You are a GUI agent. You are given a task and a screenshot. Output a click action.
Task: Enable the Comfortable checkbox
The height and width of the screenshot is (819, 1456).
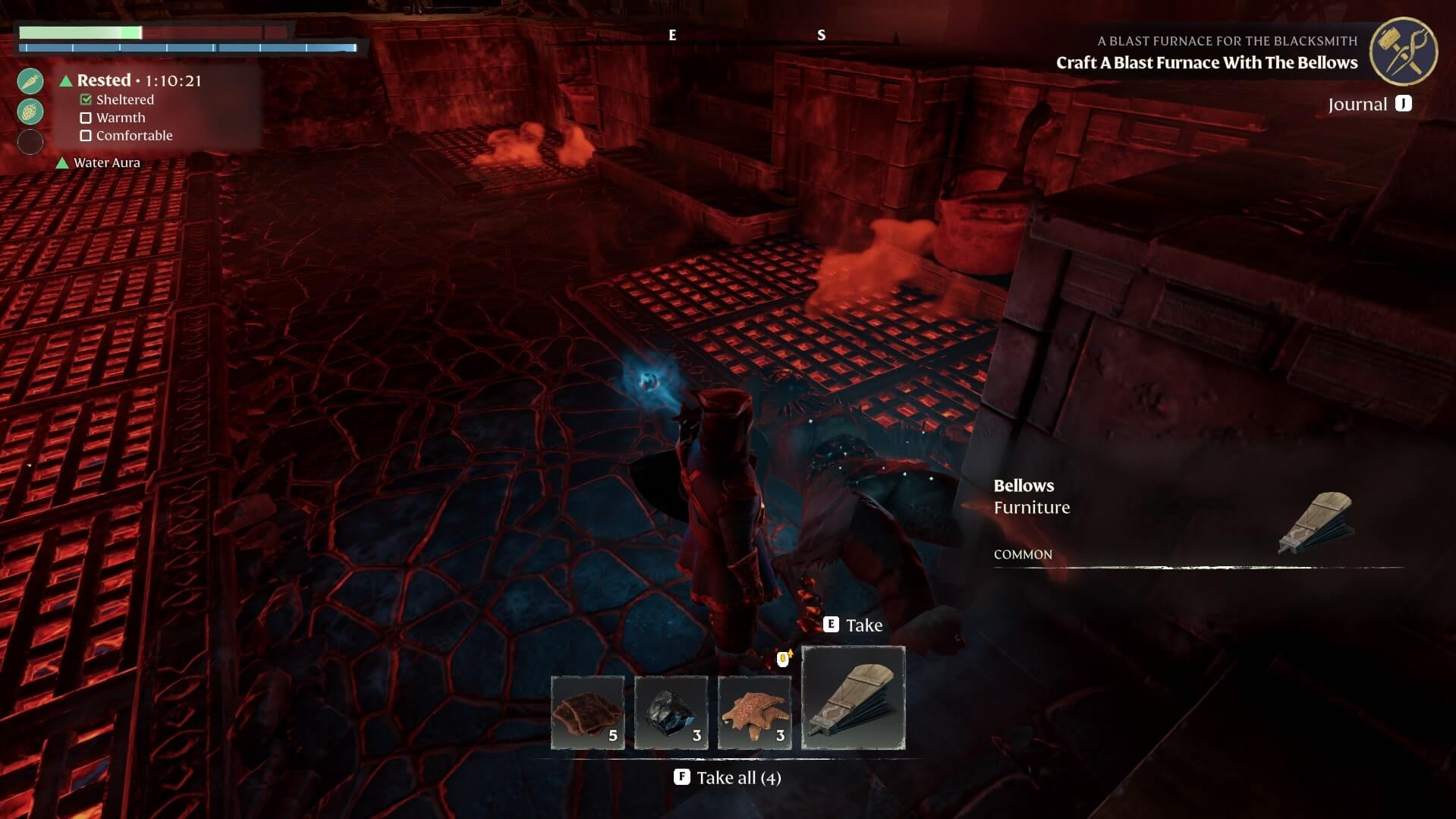pos(85,135)
